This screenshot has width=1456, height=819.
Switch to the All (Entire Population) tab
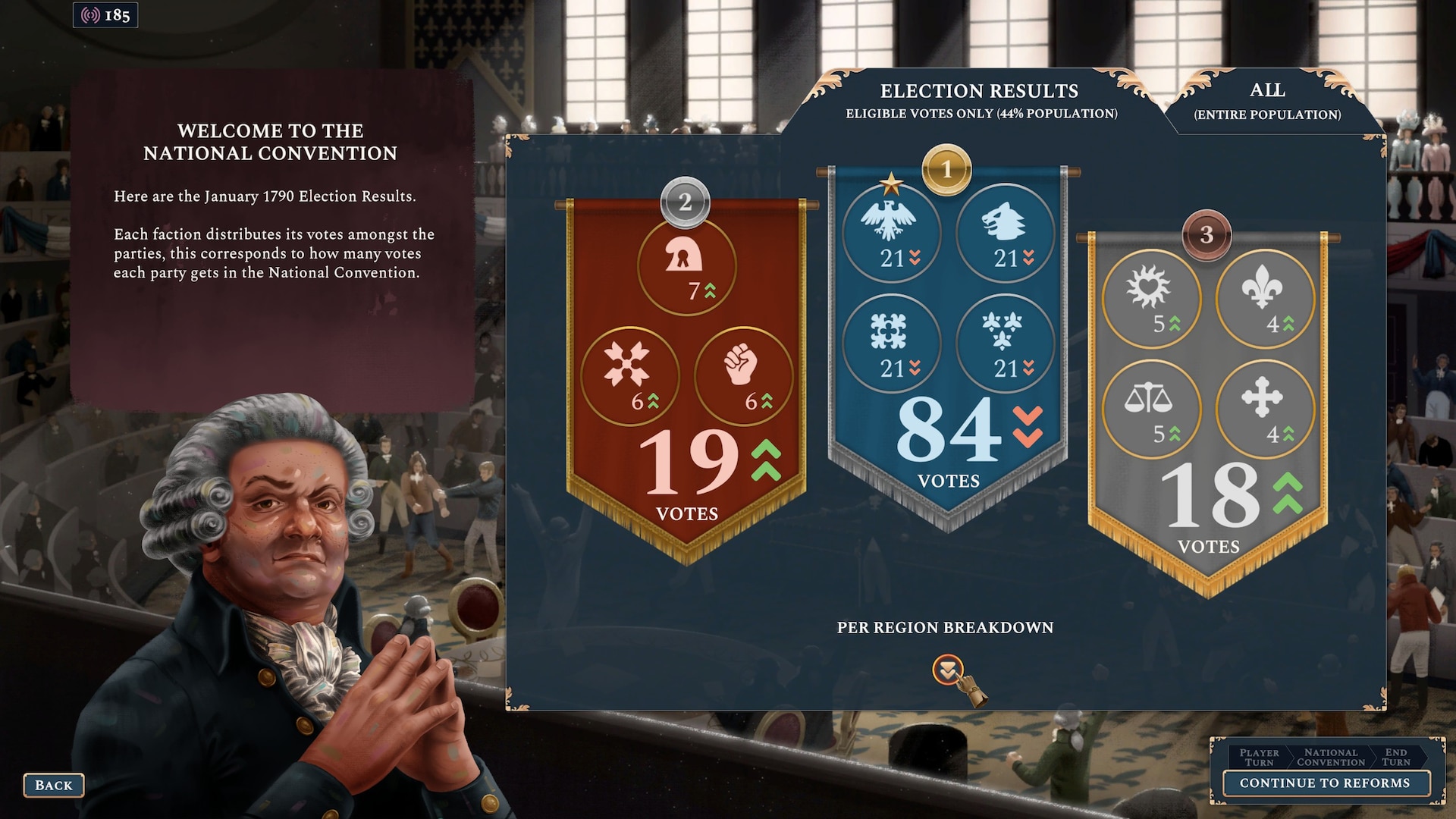[x=1267, y=101]
